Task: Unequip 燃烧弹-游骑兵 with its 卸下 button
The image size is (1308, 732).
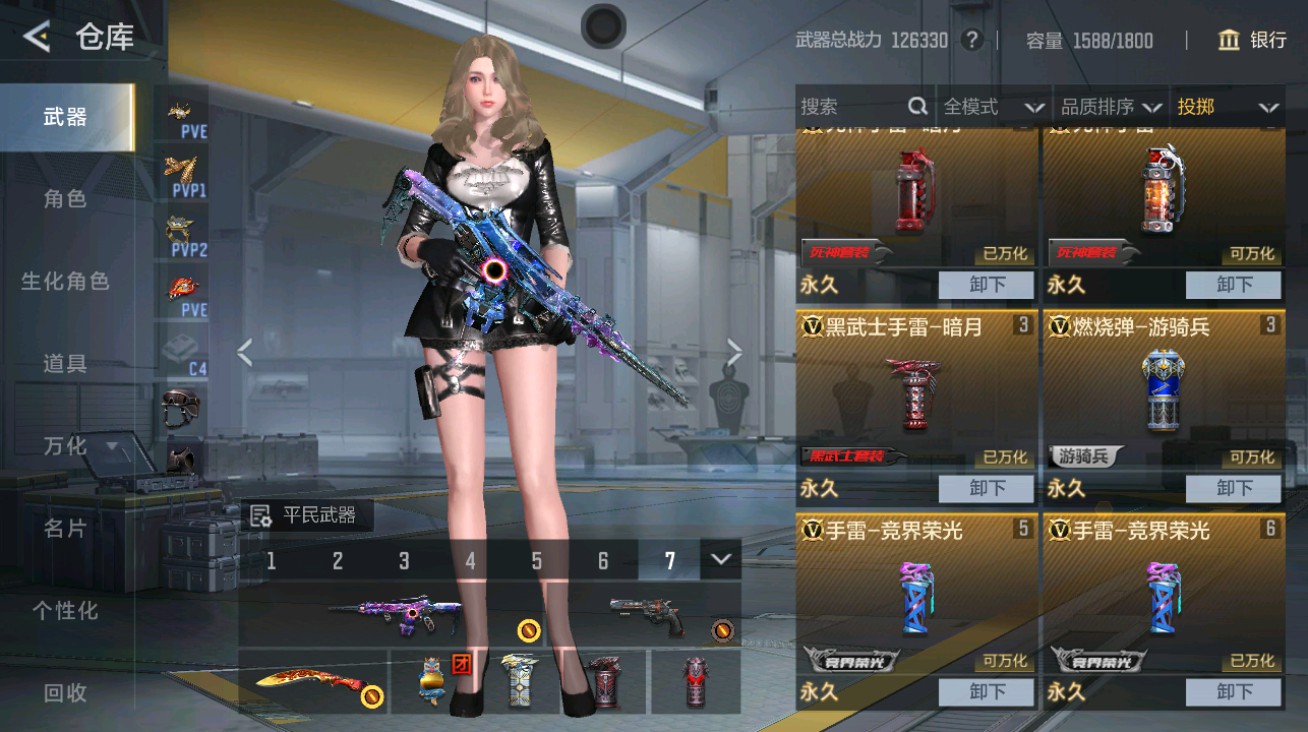Action: click(x=1235, y=489)
